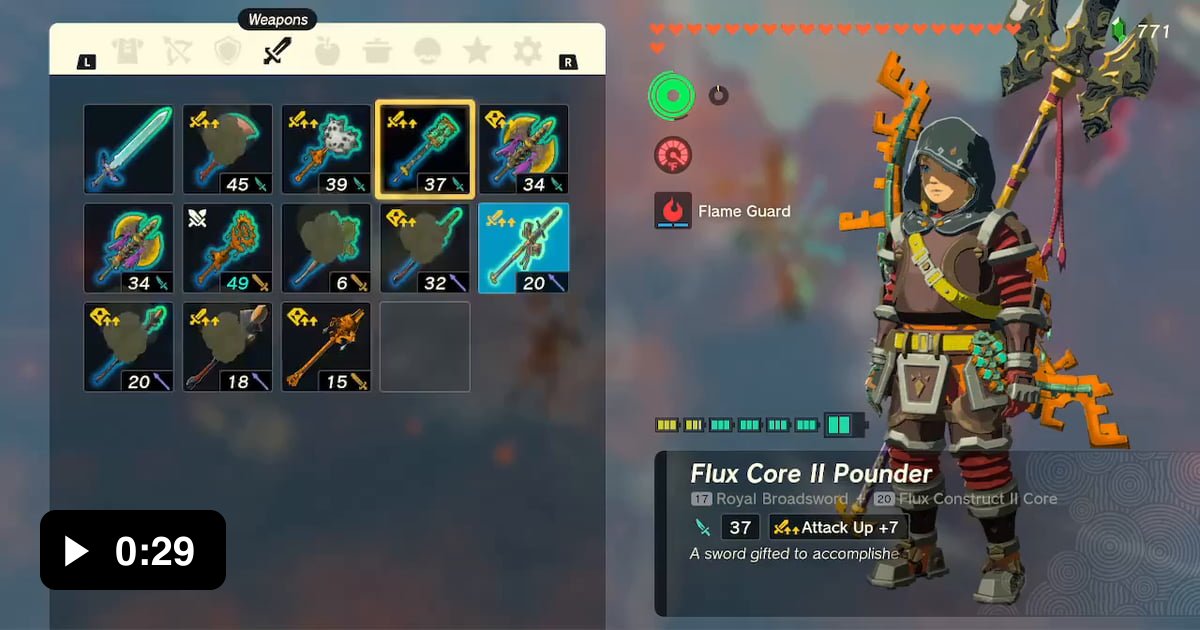Select the weapon with 45 attack
1200x630 pixels.
[x=227, y=149]
